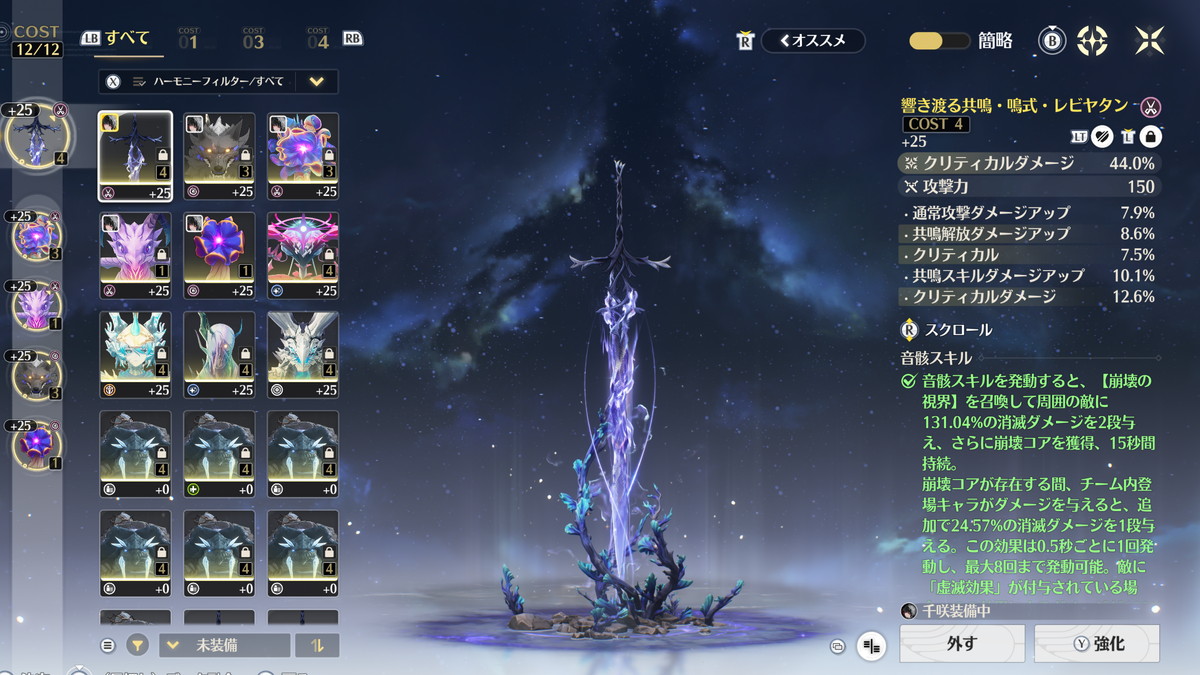Remove echo with the 外す button
Image resolution: width=1200 pixels, height=675 pixels.
tap(962, 644)
